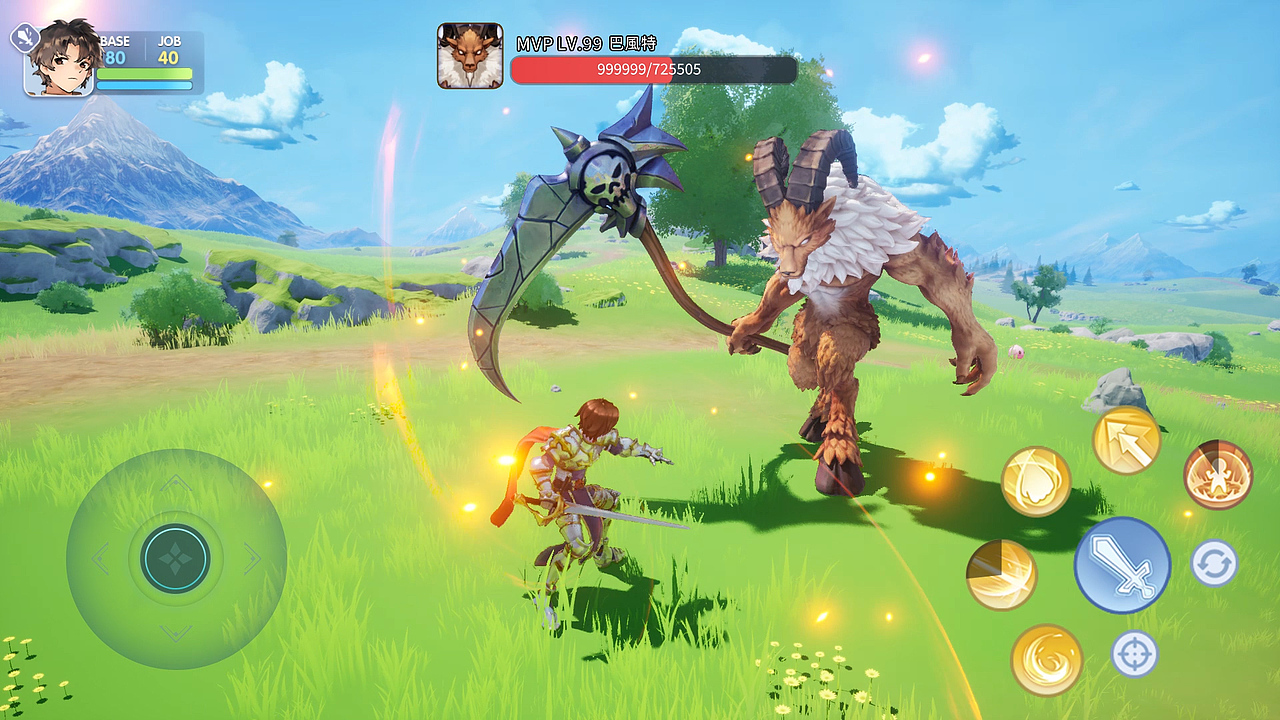The image size is (1280, 720).
Task: Trigger the orange power-up aura skill
Action: [x=1218, y=474]
